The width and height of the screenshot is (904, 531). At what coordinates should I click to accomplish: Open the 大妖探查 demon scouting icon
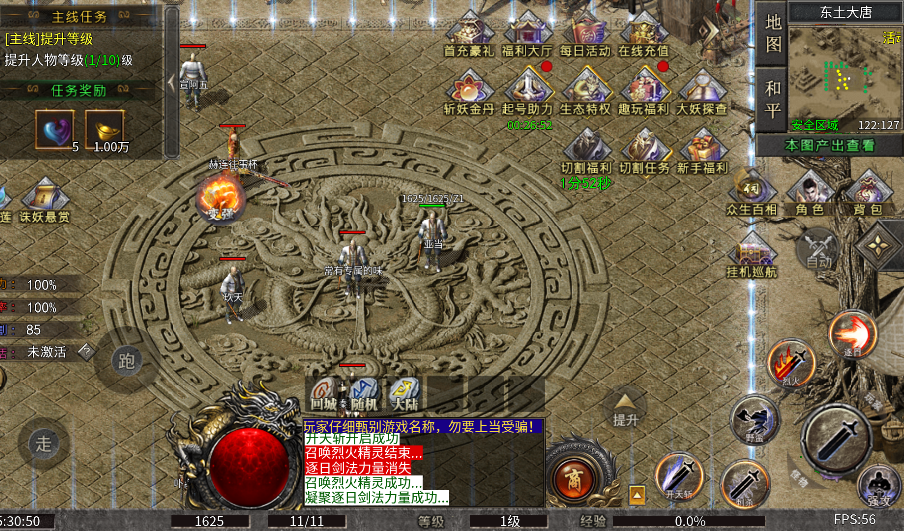702,90
